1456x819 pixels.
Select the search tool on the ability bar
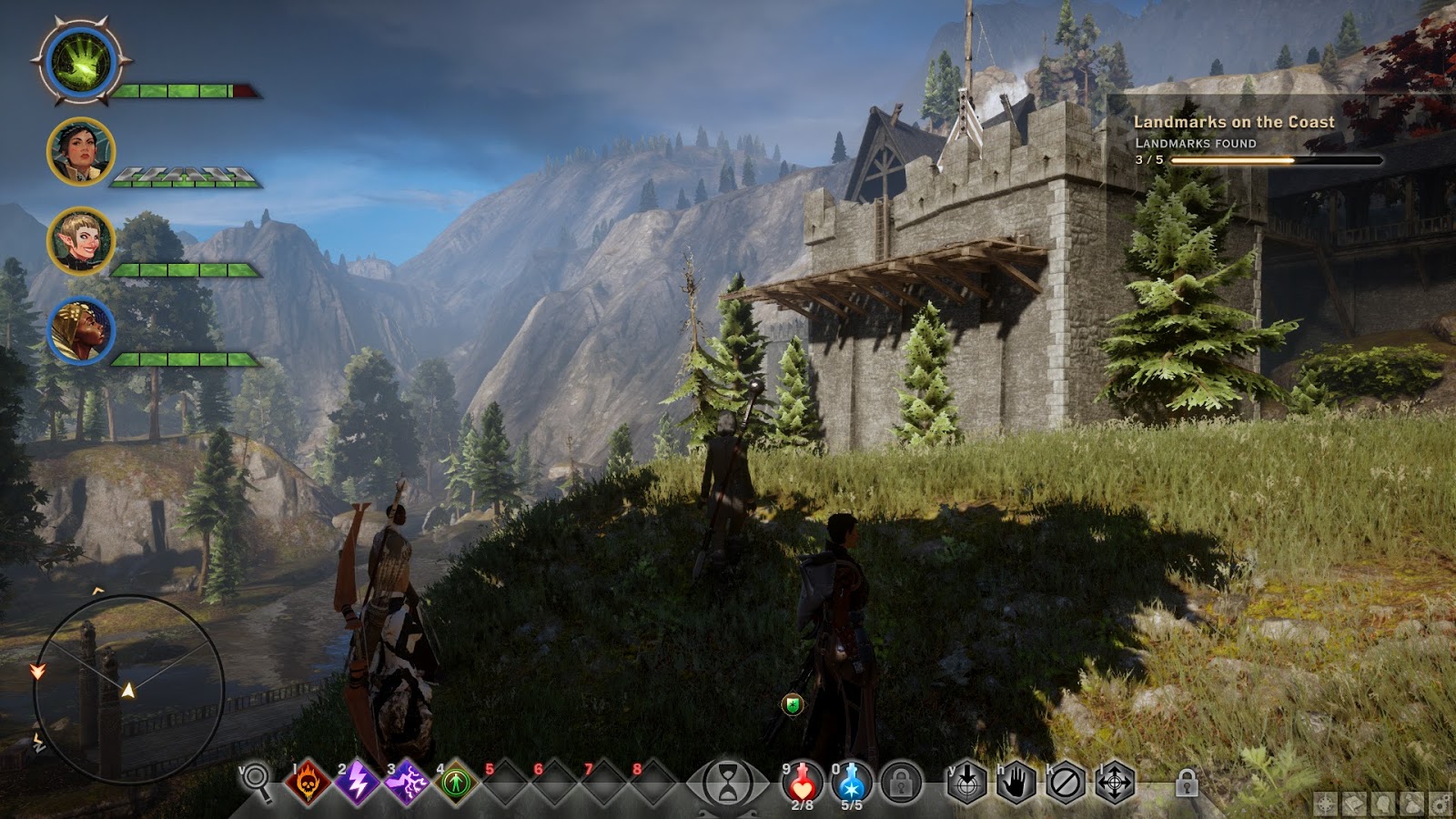click(259, 781)
